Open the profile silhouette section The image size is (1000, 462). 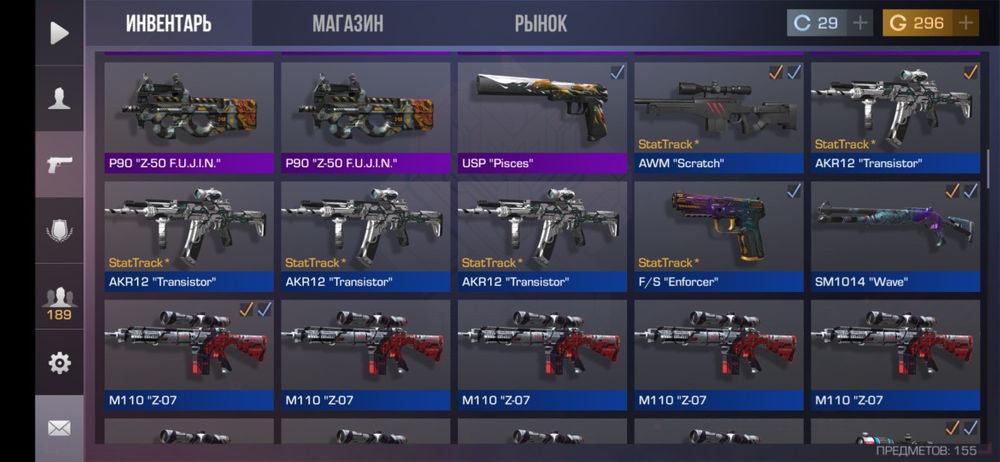[x=59, y=98]
